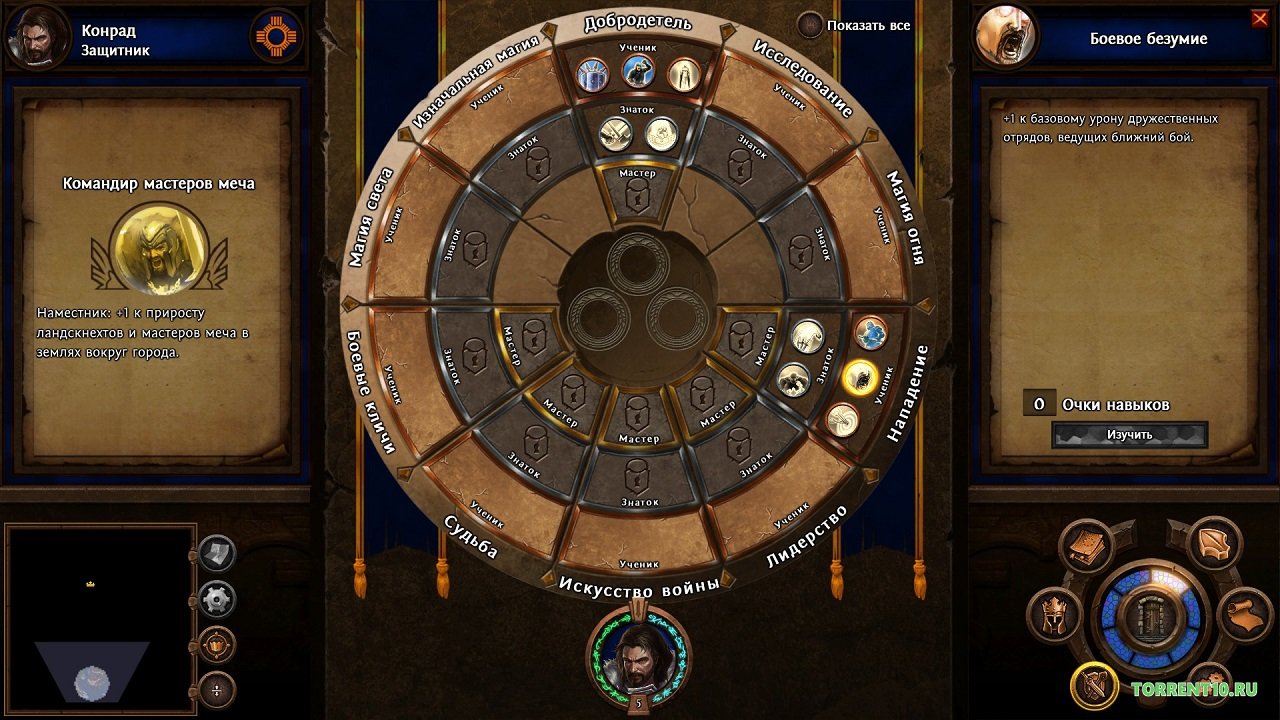Click the folded map button beside minimap
Screen dimensions: 1280x720
(x=217, y=553)
